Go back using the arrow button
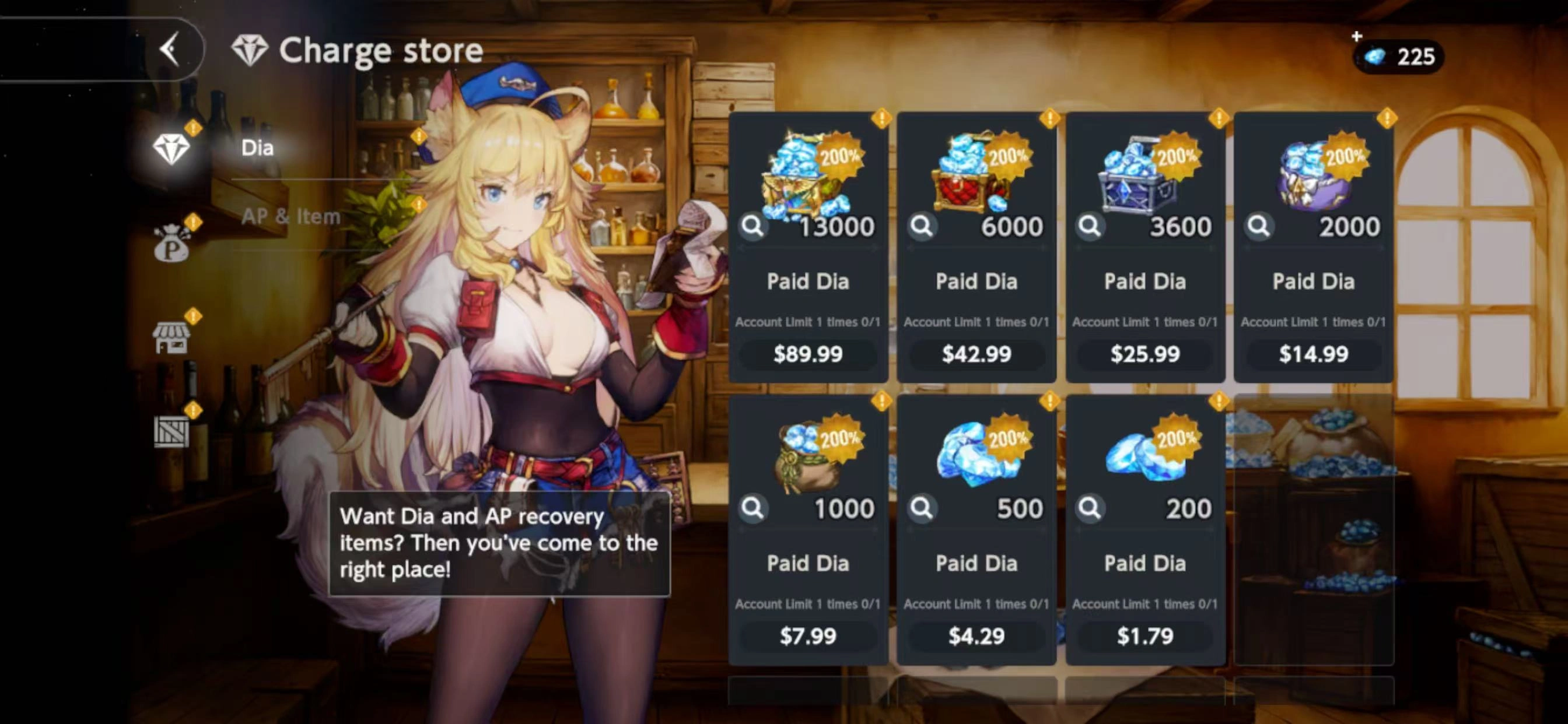 pos(170,48)
